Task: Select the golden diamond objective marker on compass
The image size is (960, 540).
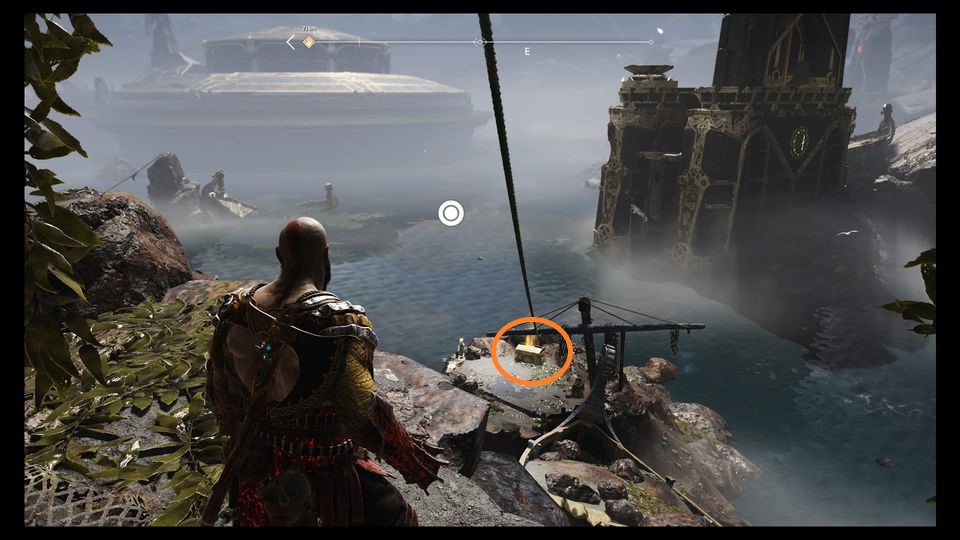Action: point(309,42)
